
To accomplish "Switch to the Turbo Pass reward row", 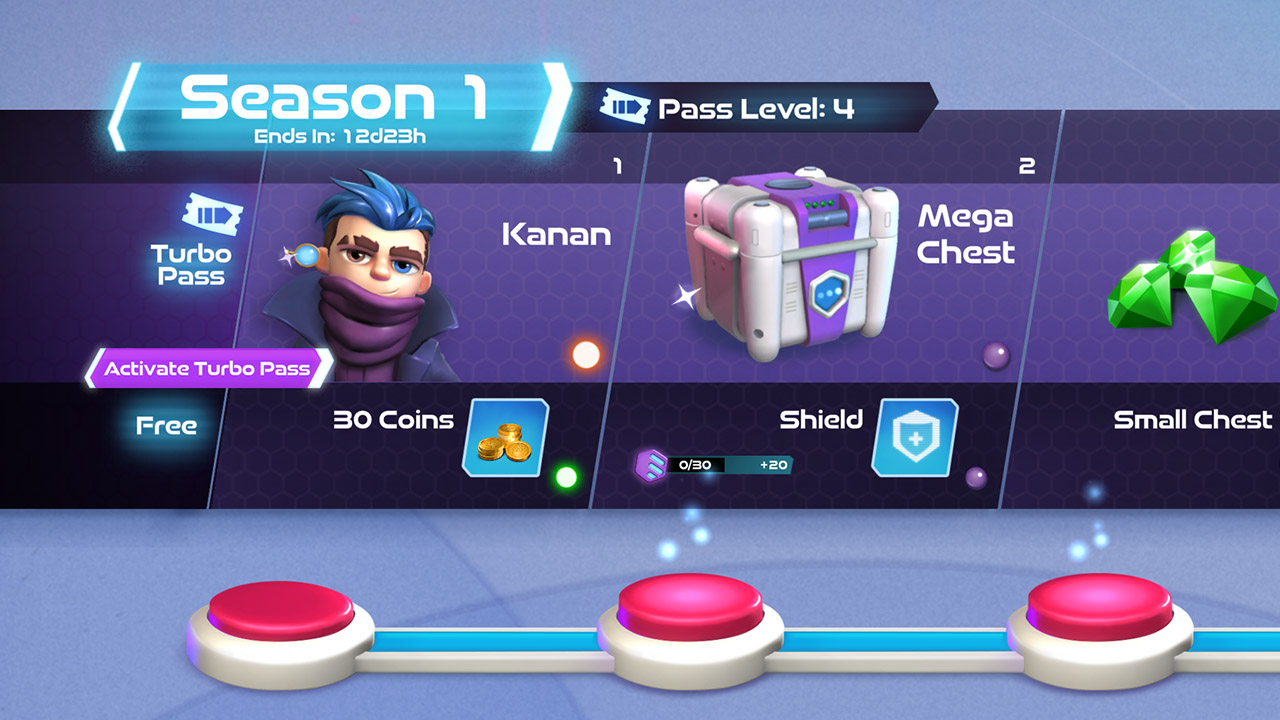I will pyautogui.click(x=190, y=245).
